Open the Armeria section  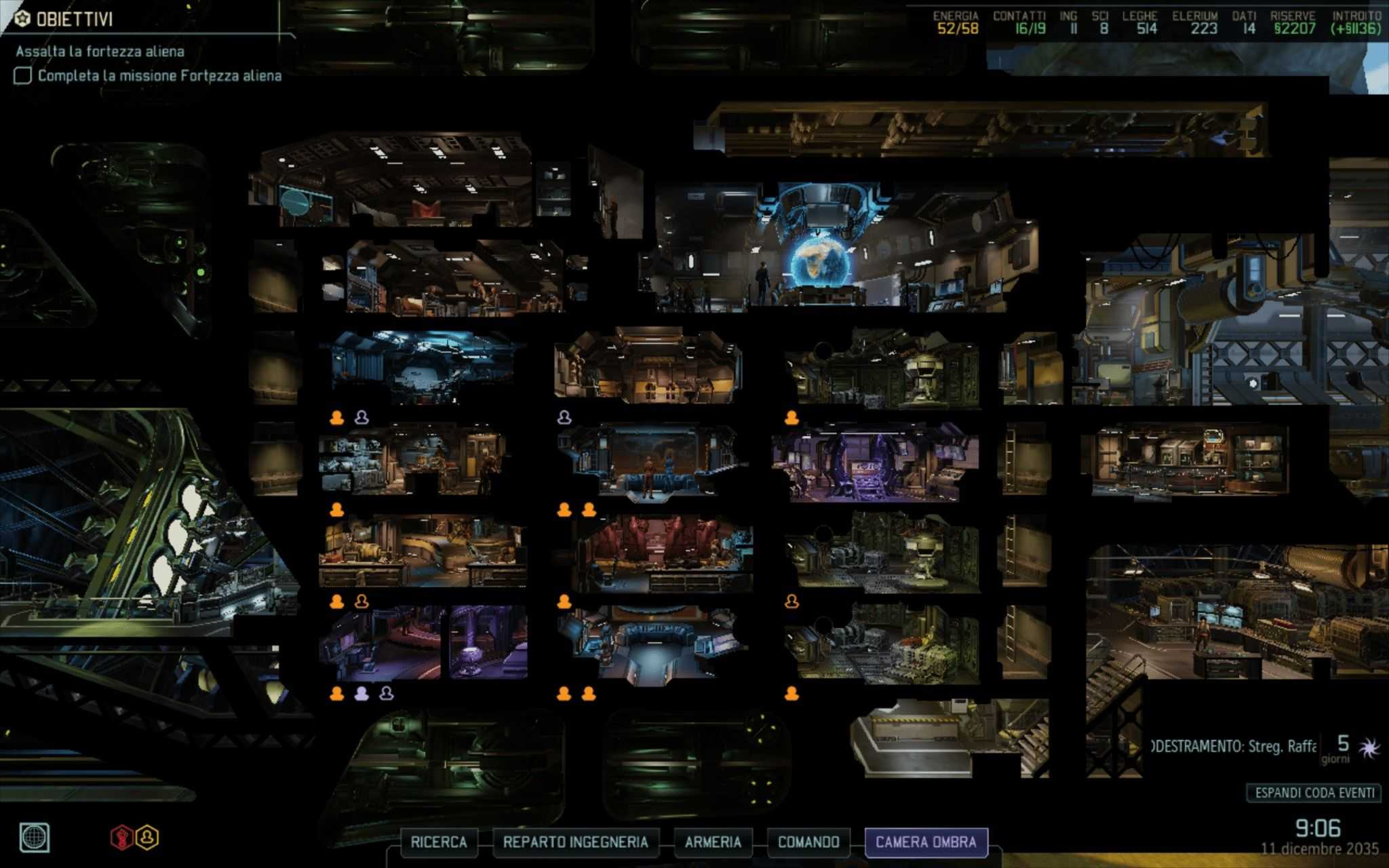712,842
